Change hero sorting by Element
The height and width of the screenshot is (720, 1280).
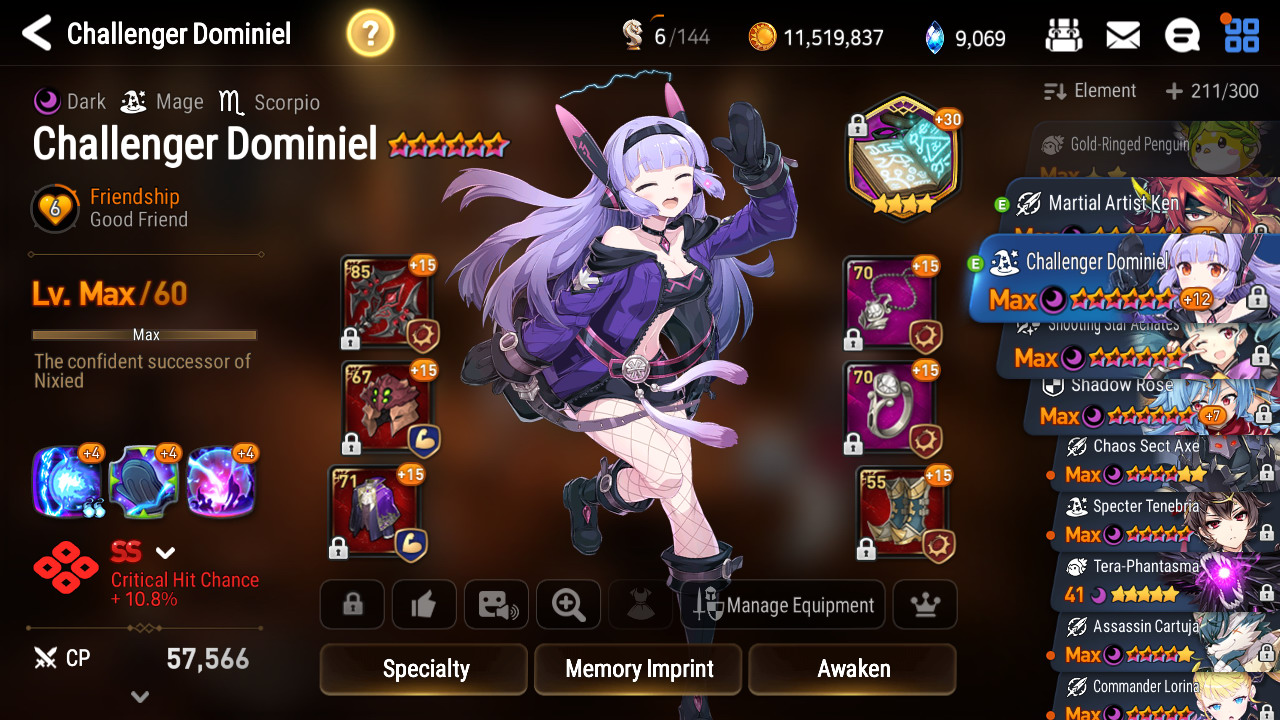click(x=1090, y=91)
